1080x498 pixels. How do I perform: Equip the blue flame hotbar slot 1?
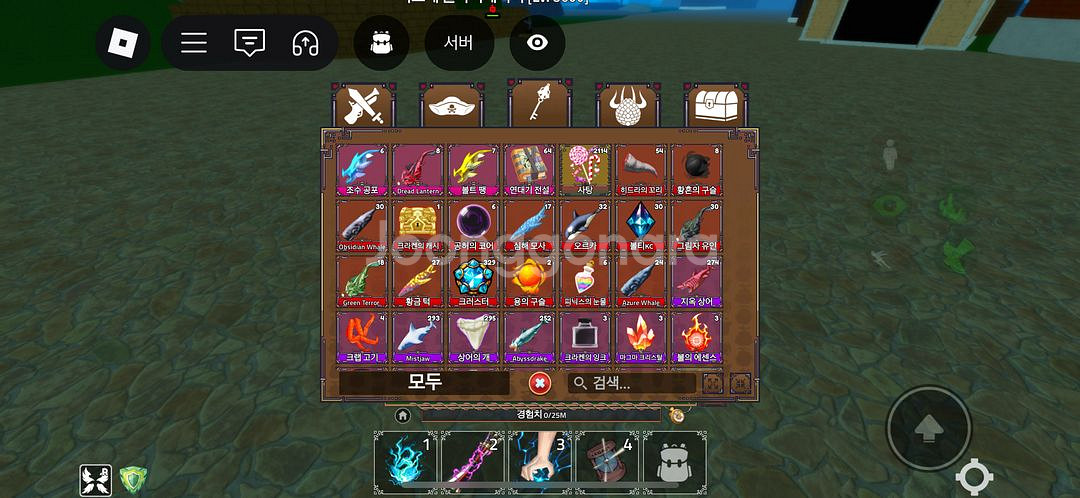coord(405,463)
